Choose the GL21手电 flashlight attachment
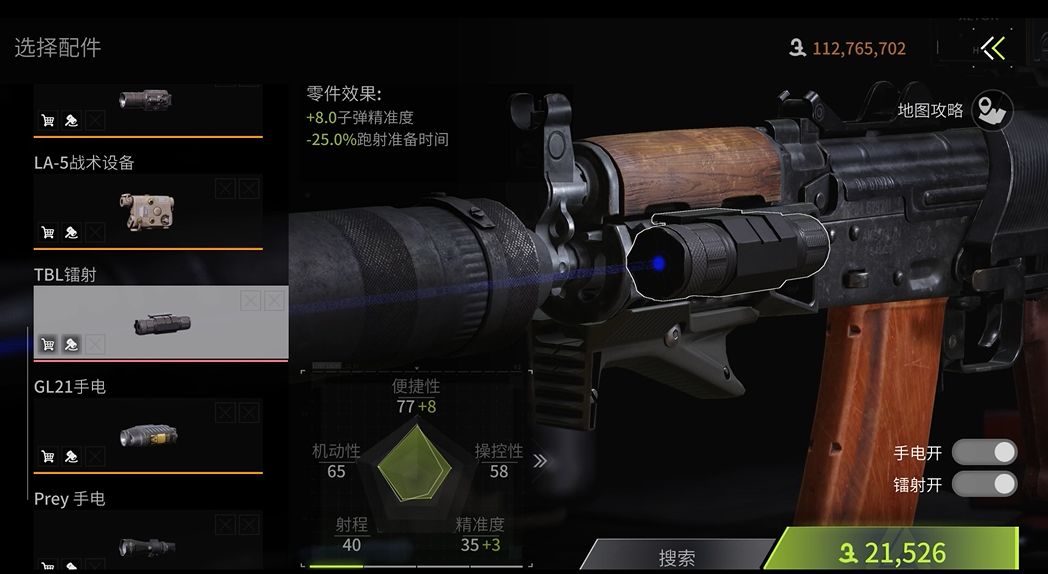Screen dimensions: 1048x574 pyautogui.click(x=148, y=435)
